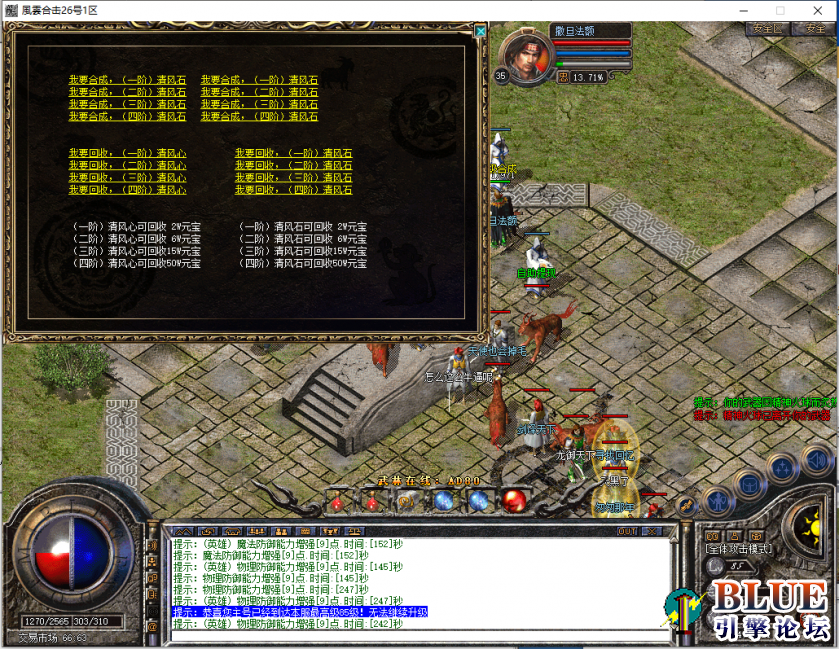Select the golden ring belt slot
This screenshot has height=649, width=839.
pos(406,500)
